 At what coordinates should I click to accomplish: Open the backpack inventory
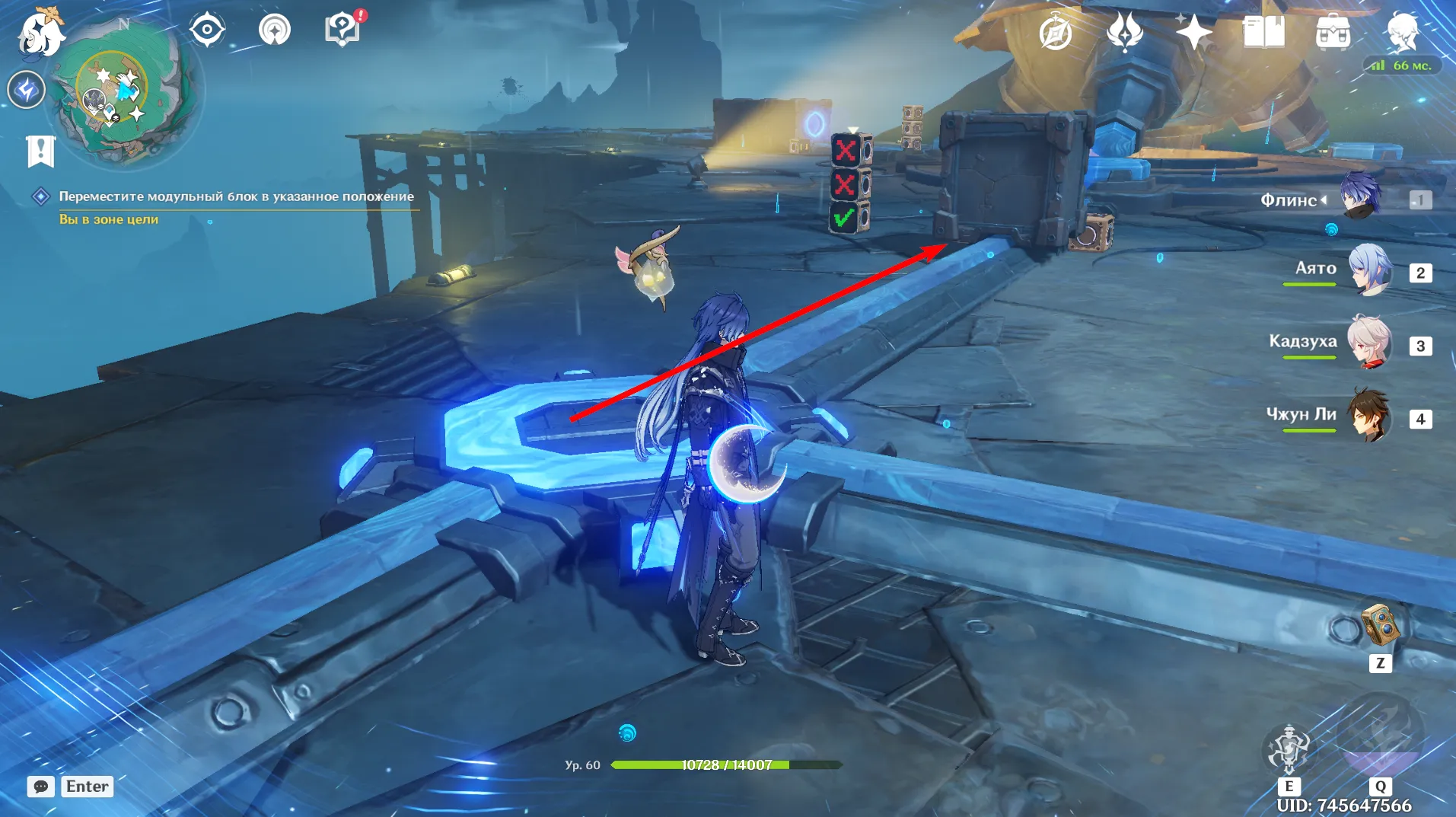click(1333, 33)
